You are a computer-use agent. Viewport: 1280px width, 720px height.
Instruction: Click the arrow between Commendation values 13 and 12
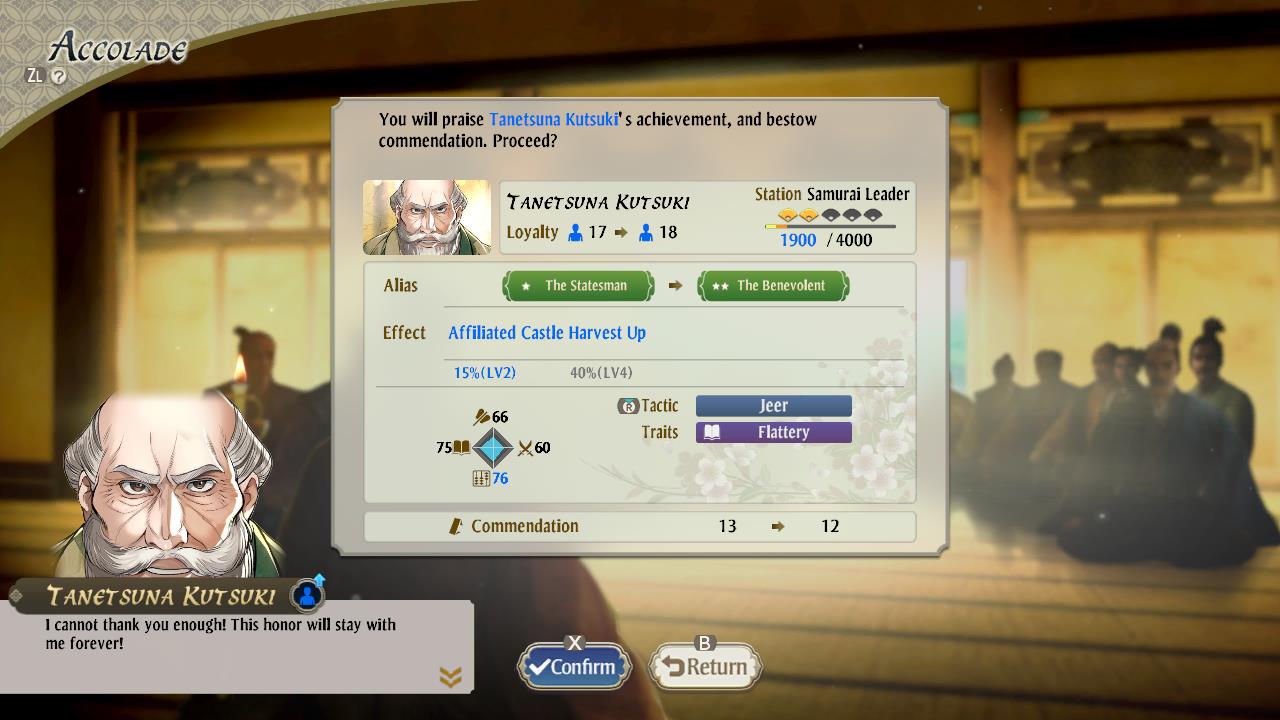point(778,526)
